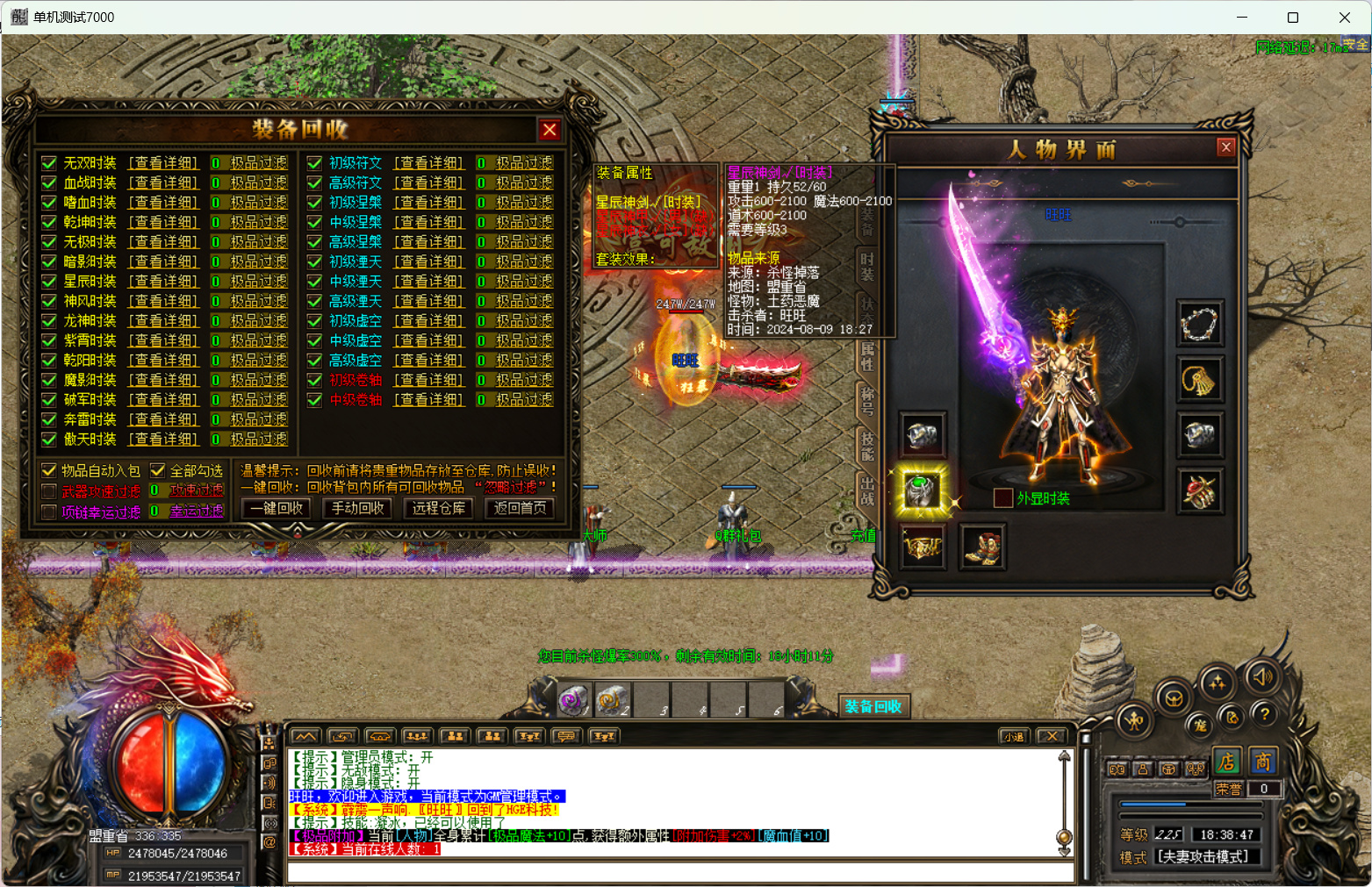Uncheck the 初级卷轴 recycle checkbox
This screenshot has height=887, width=1372.
(x=314, y=380)
